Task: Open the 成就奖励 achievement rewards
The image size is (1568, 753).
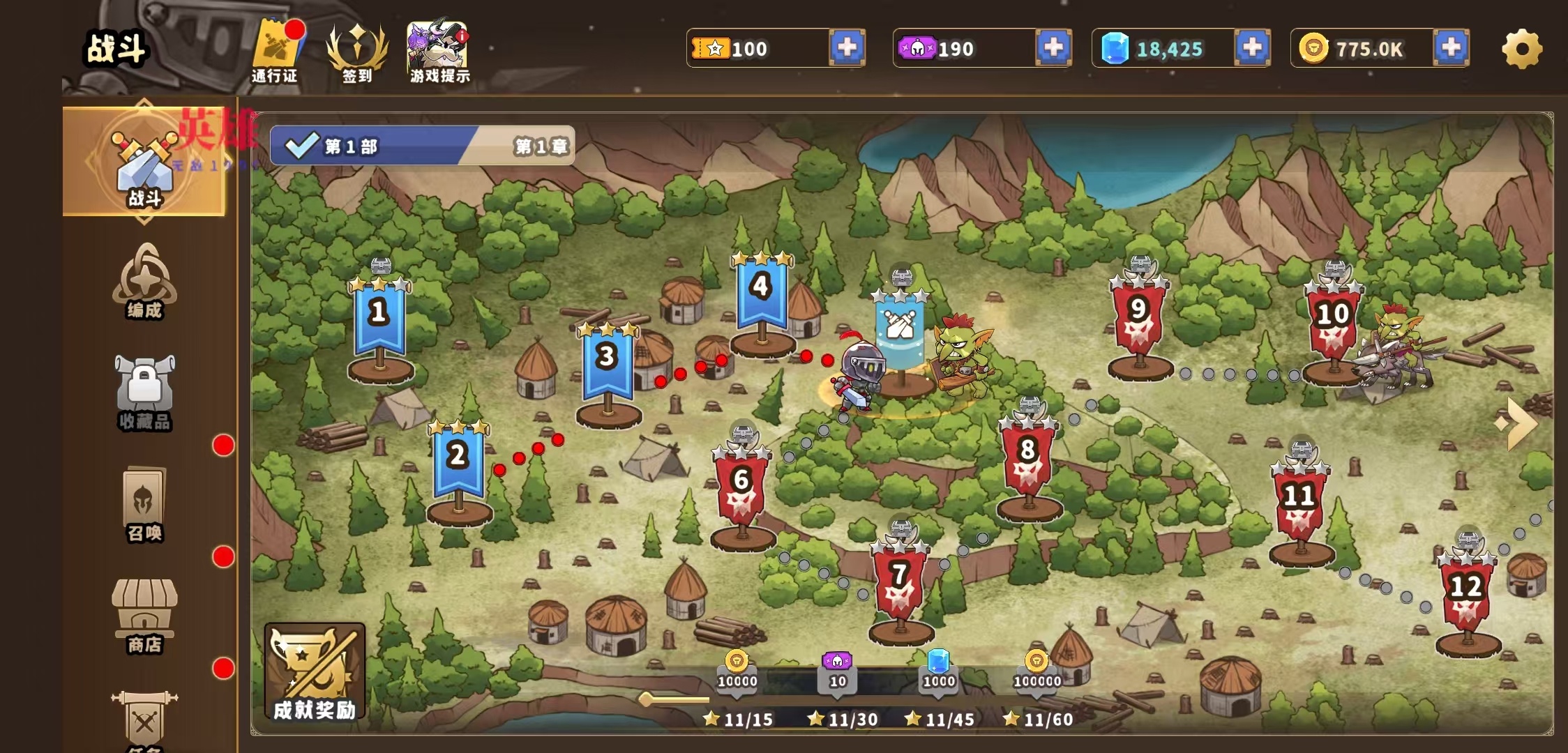Action: [315, 673]
